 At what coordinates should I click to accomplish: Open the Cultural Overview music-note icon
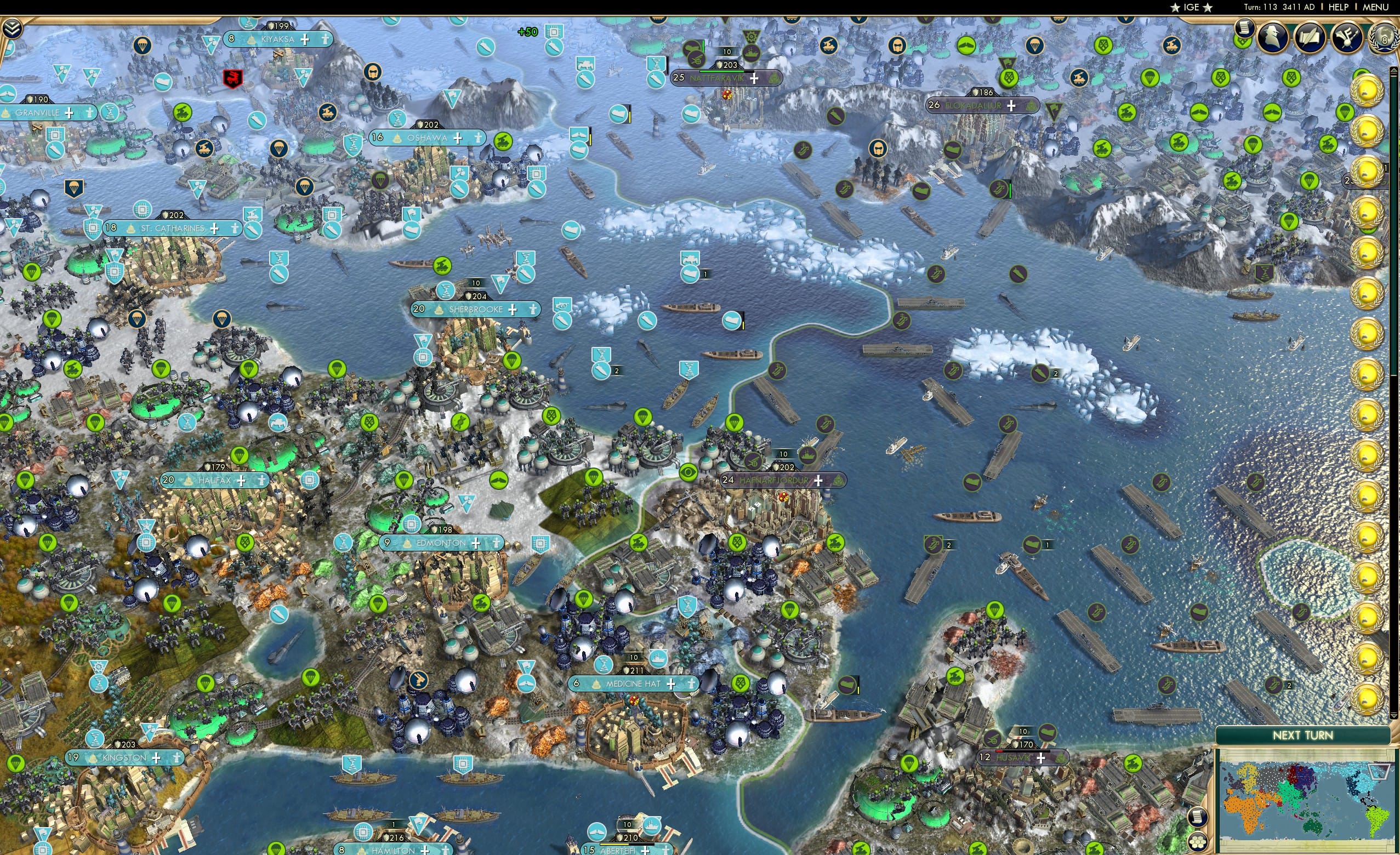point(1347,36)
